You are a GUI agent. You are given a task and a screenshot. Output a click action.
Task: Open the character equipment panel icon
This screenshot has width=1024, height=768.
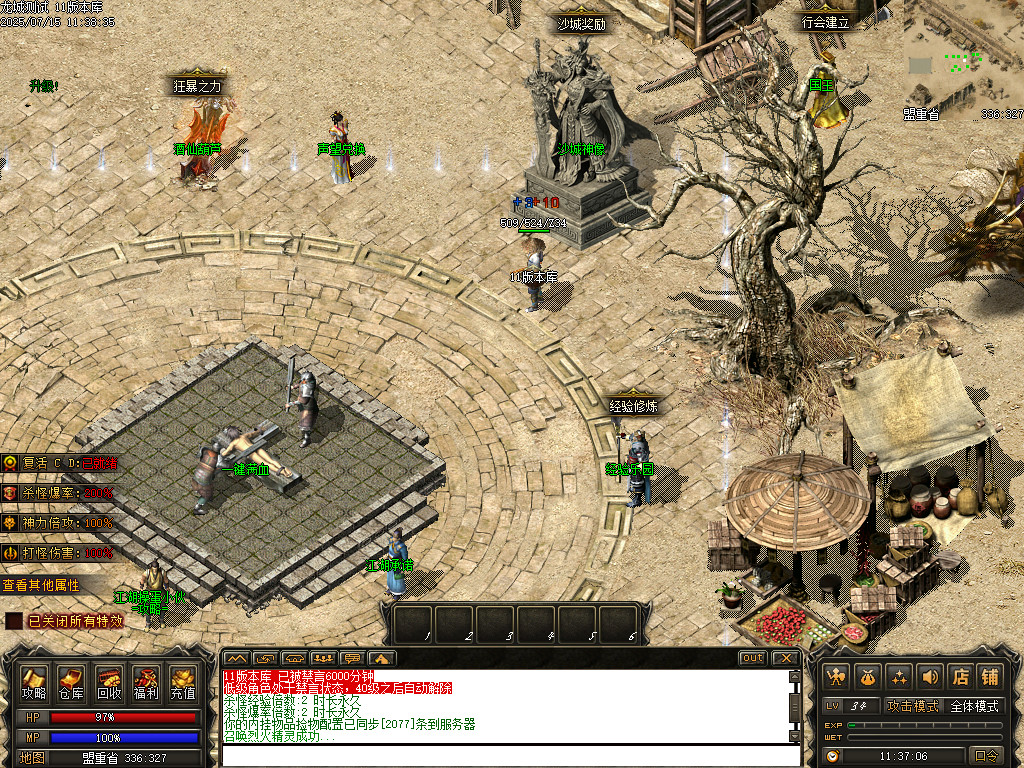click(837, 677)
